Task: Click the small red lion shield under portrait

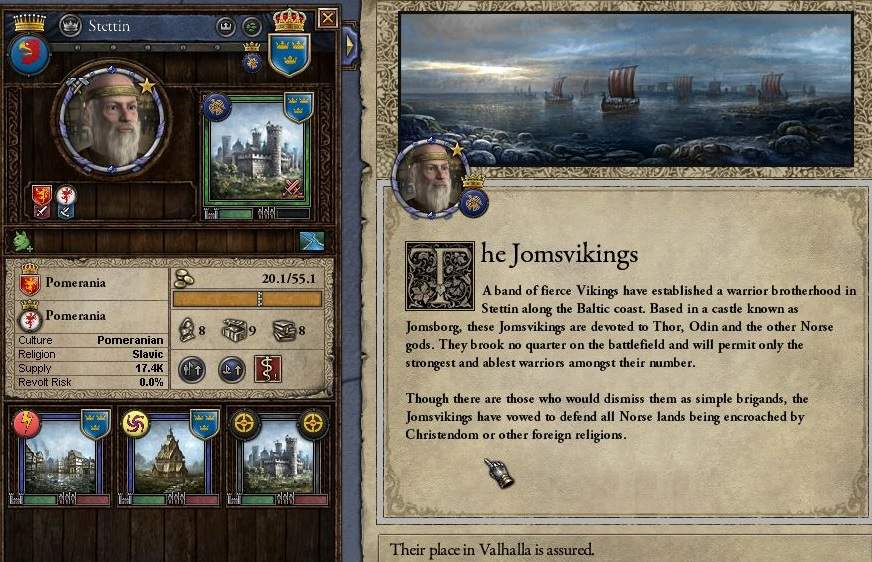Action: point(41,196)
